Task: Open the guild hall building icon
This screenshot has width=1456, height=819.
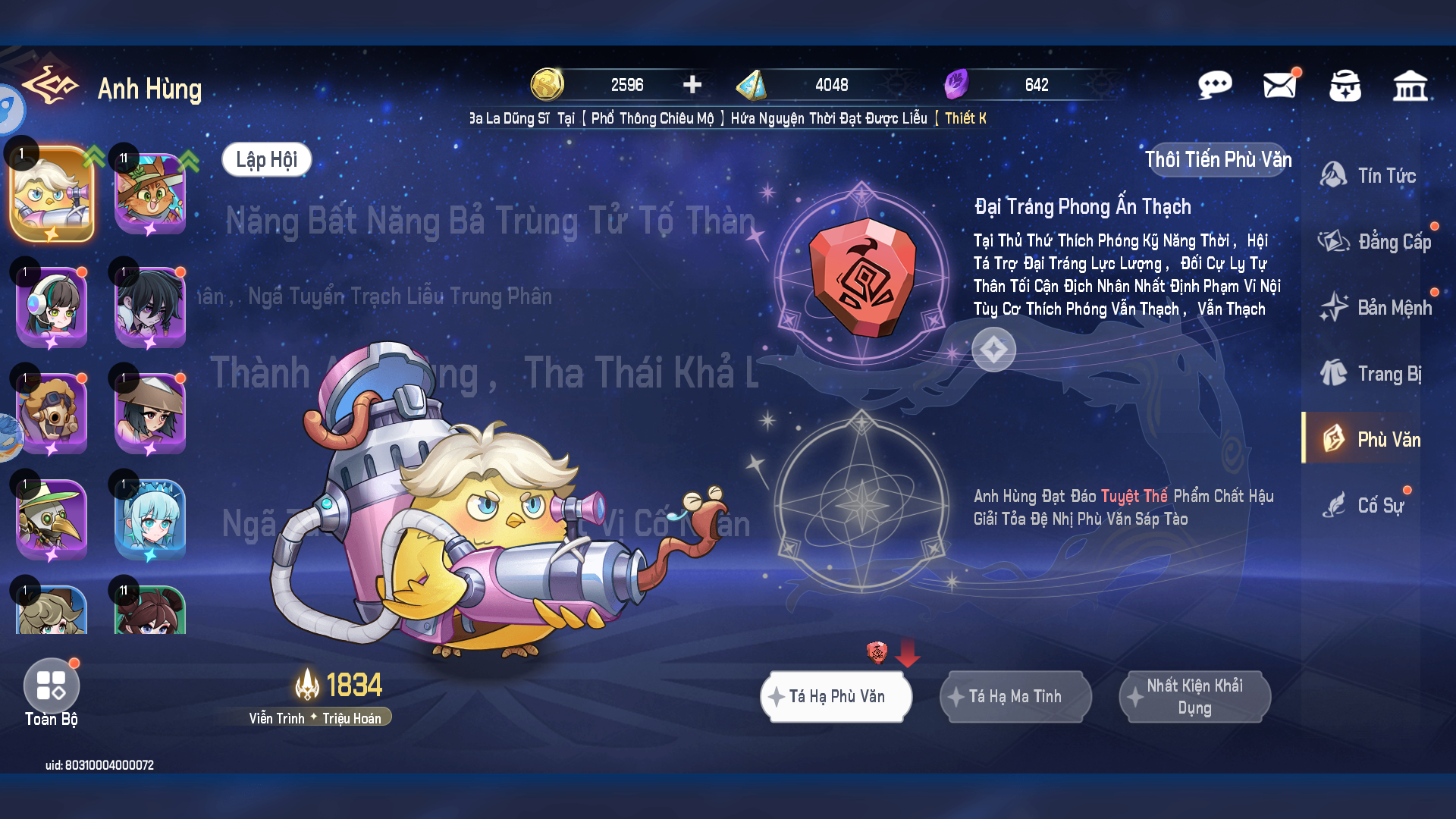Action: click(x=1412, y=86)
